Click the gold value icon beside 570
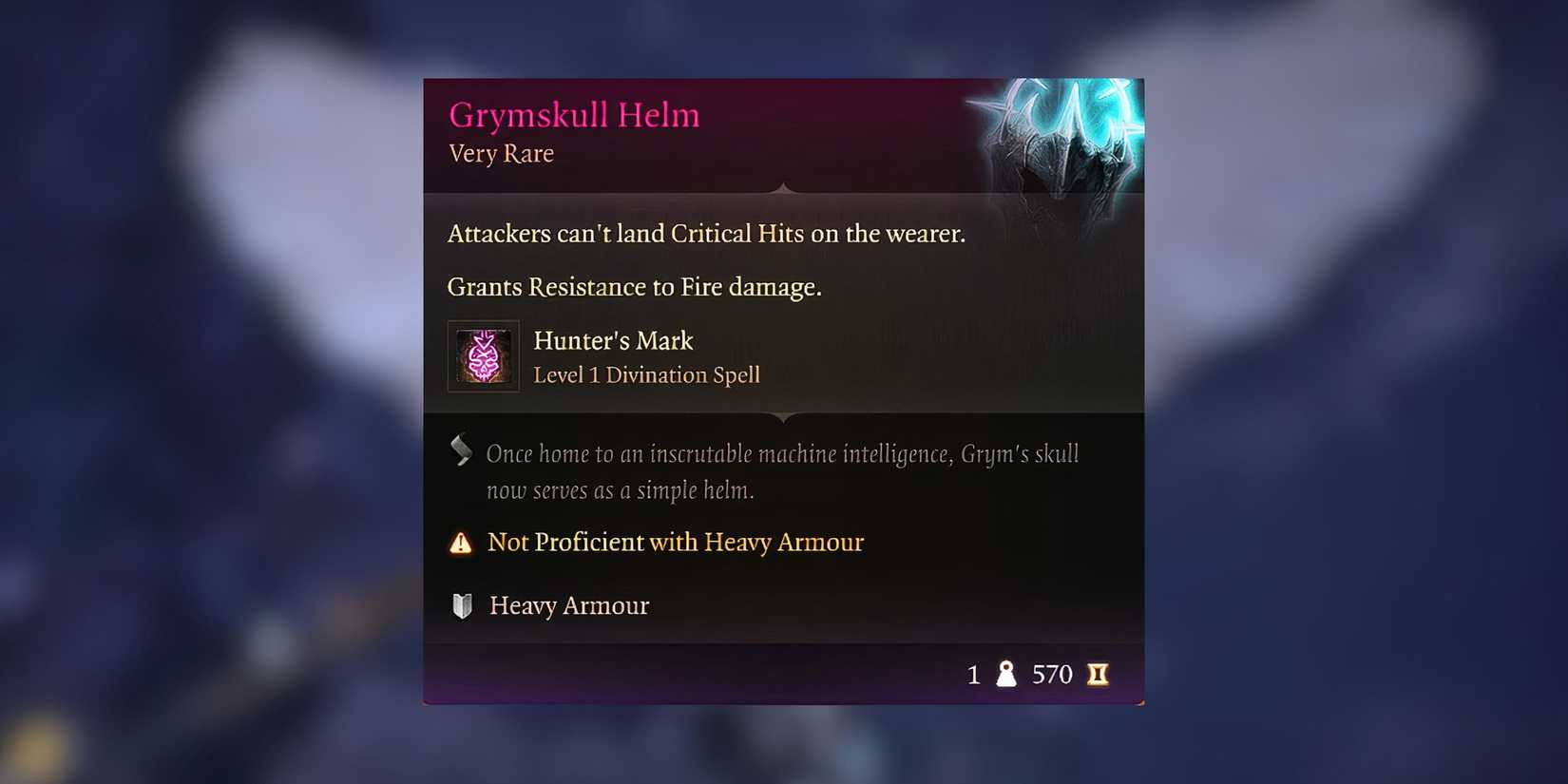The height and width of the screenshot is (784, 1568). [1100, 674]
